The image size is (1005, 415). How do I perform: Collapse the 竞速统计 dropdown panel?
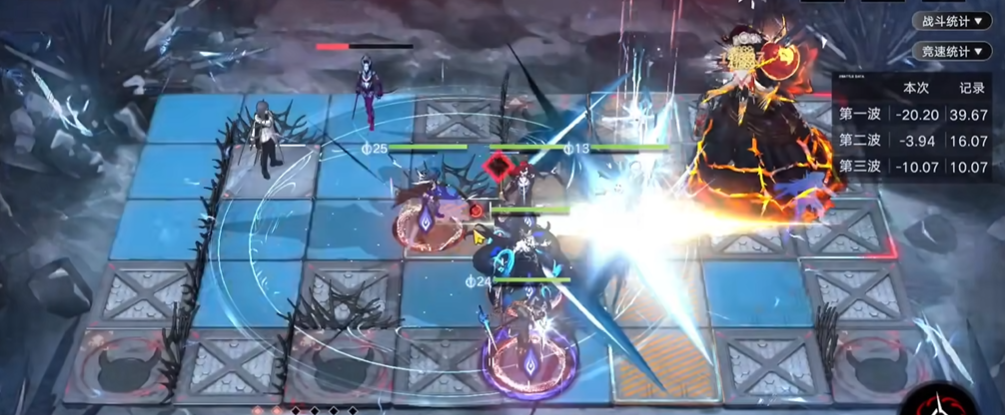click(x=951, y=51)
